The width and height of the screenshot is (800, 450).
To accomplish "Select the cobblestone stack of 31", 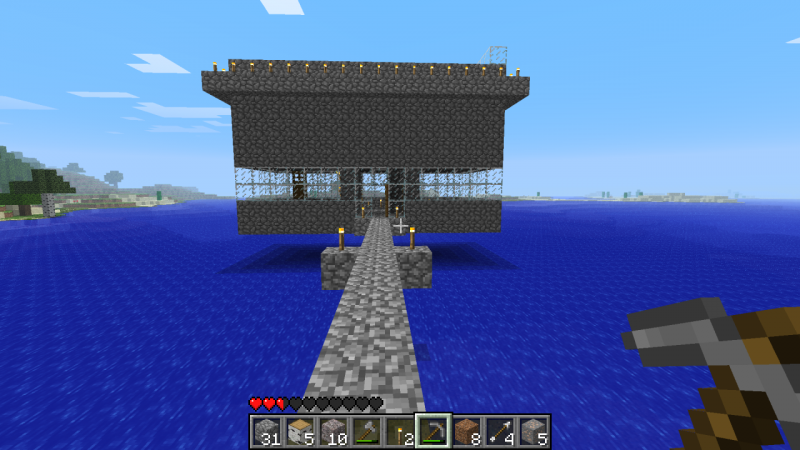I will pyautogui.click(x=266, y=431).
